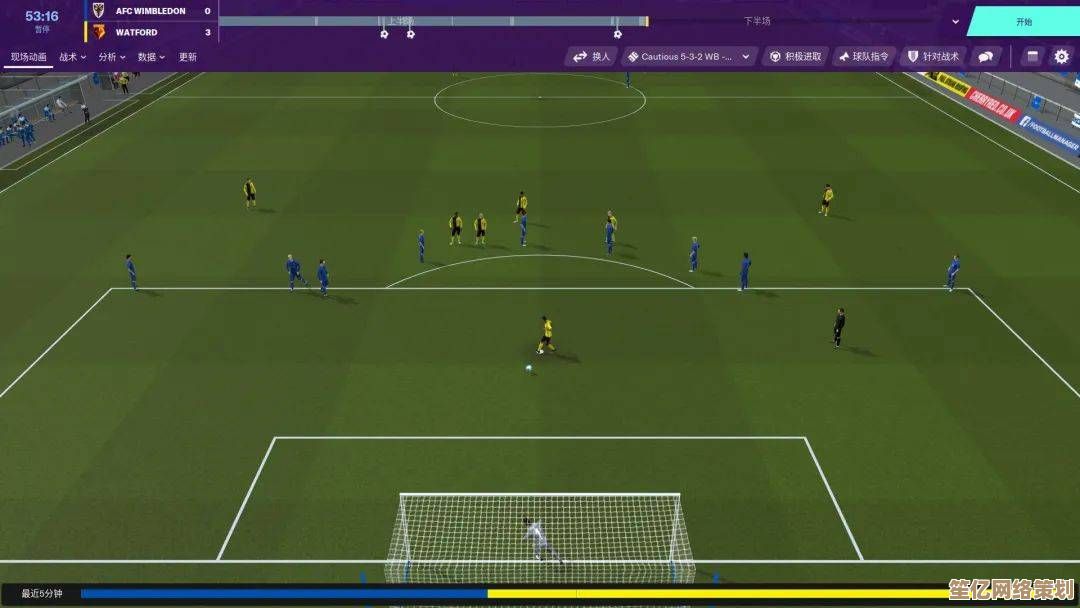Screen dimensions: 1080x608
Task: Click the AFC Wimbledon team name
Action: point(150,11)
